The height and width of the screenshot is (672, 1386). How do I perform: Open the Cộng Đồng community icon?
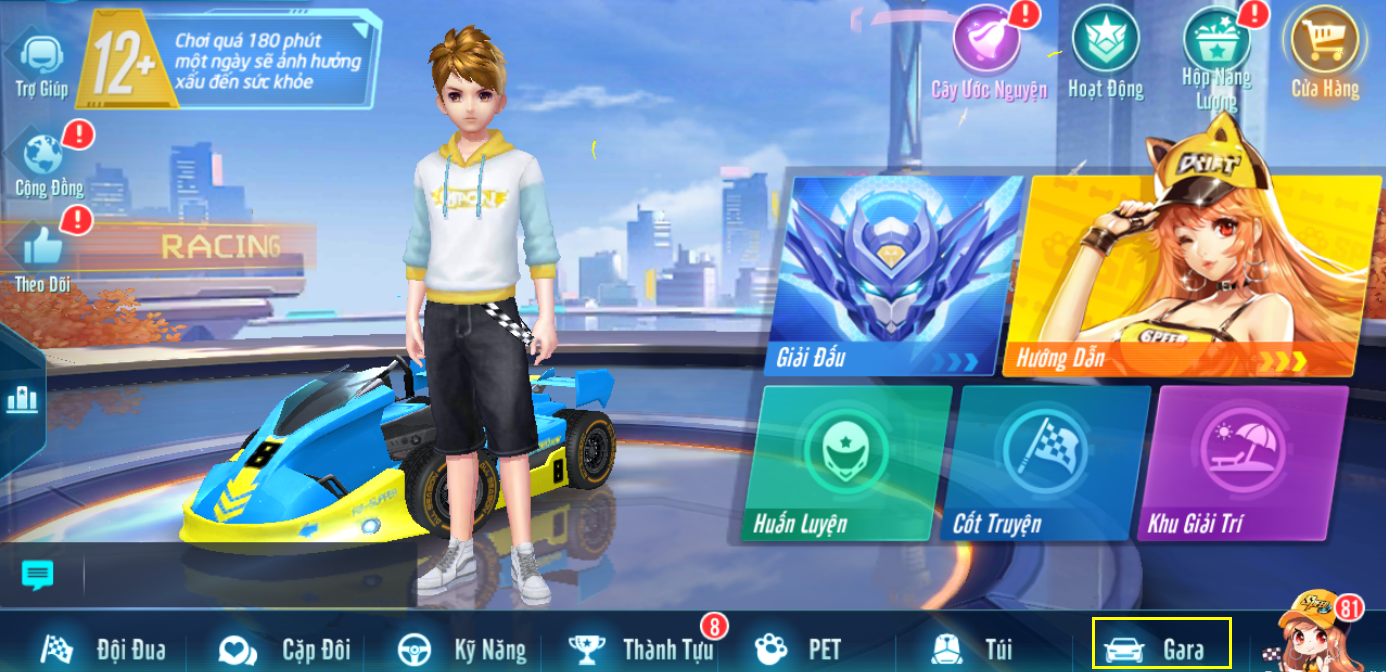[x=45, y=157]
